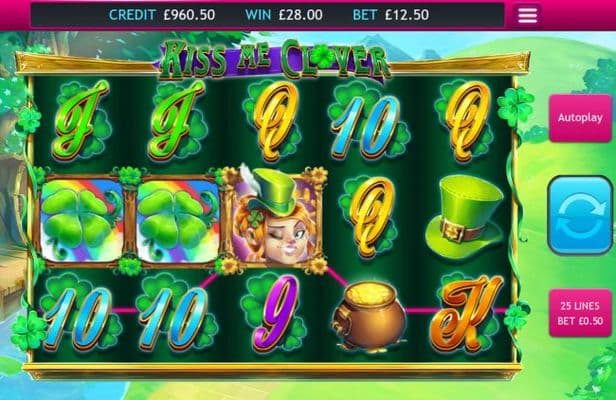This screenshot has height=400, width=616.
Task: Open the hamburger menu
Action: pos(528,15)
